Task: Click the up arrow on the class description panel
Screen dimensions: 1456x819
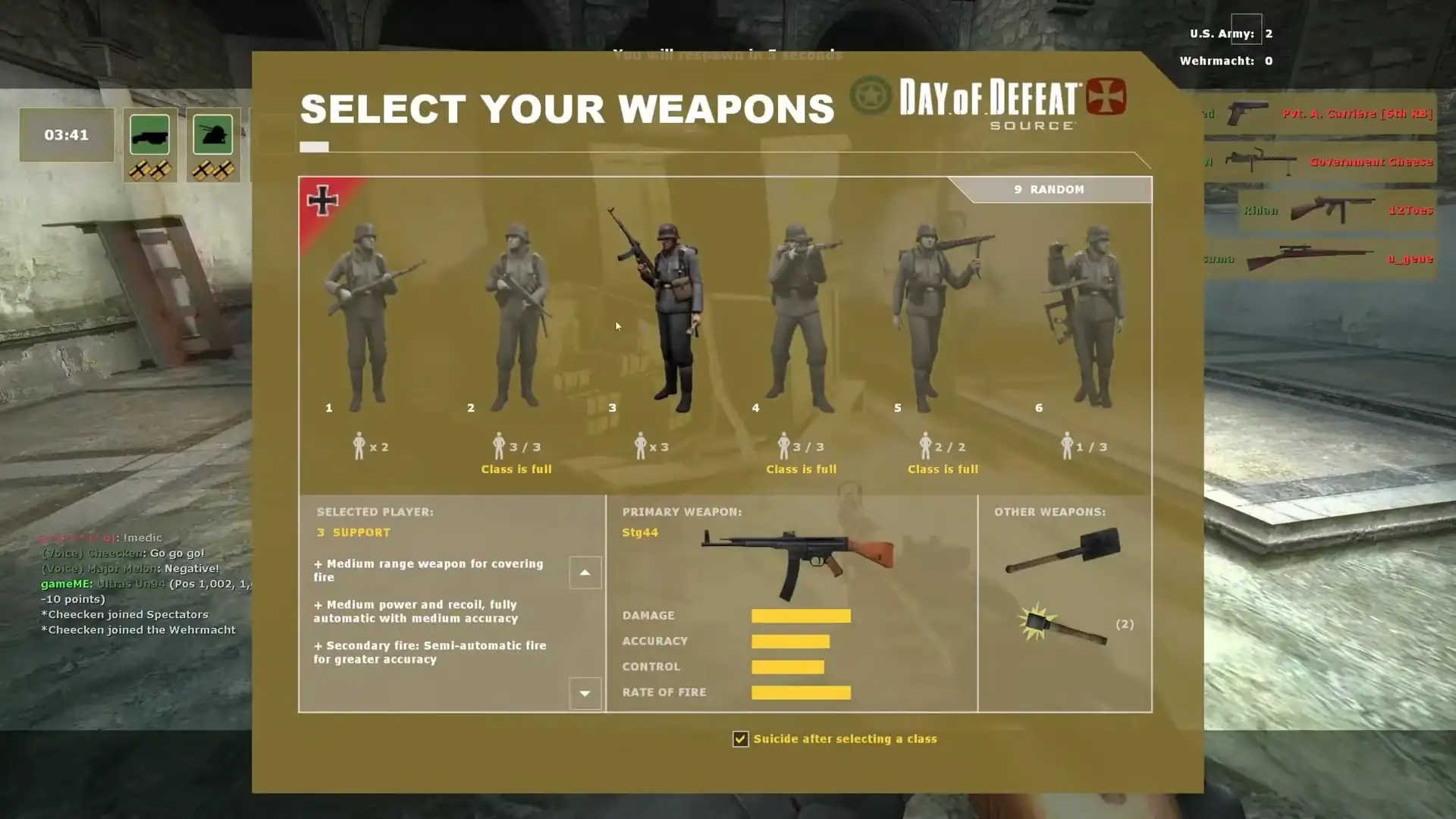Action: click(x=585, y=573)
